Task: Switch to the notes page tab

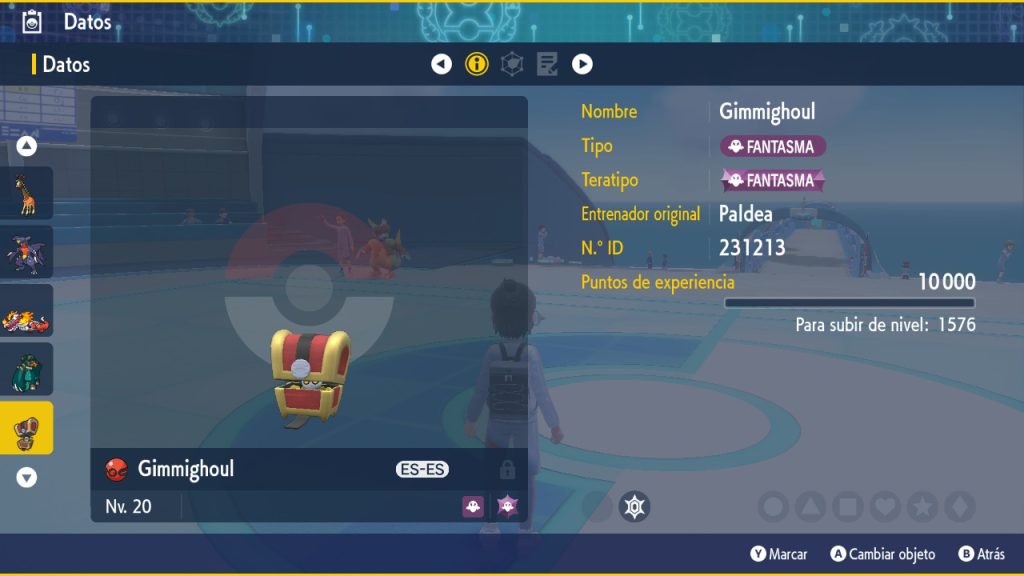Action: click(x=547, y=65)
